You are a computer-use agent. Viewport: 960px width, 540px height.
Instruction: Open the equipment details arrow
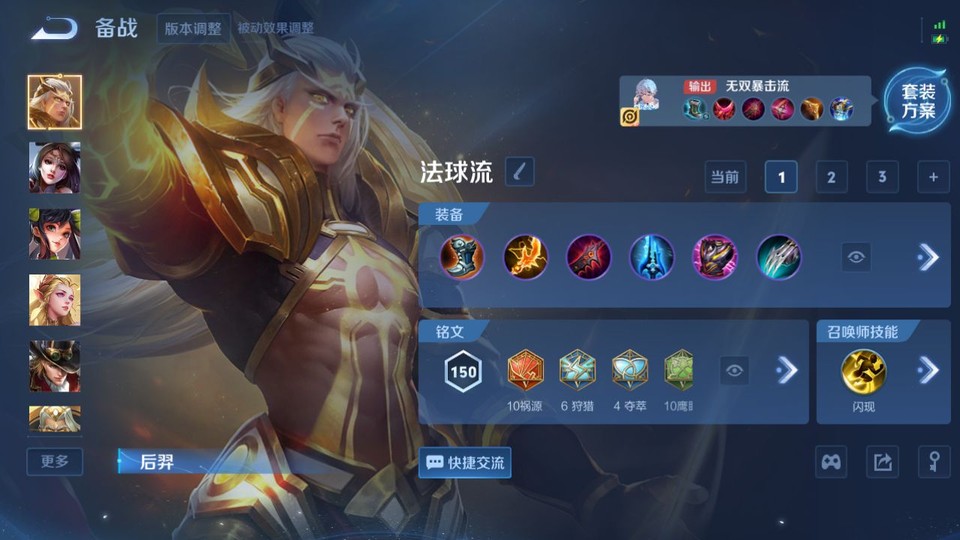point(928,257)
